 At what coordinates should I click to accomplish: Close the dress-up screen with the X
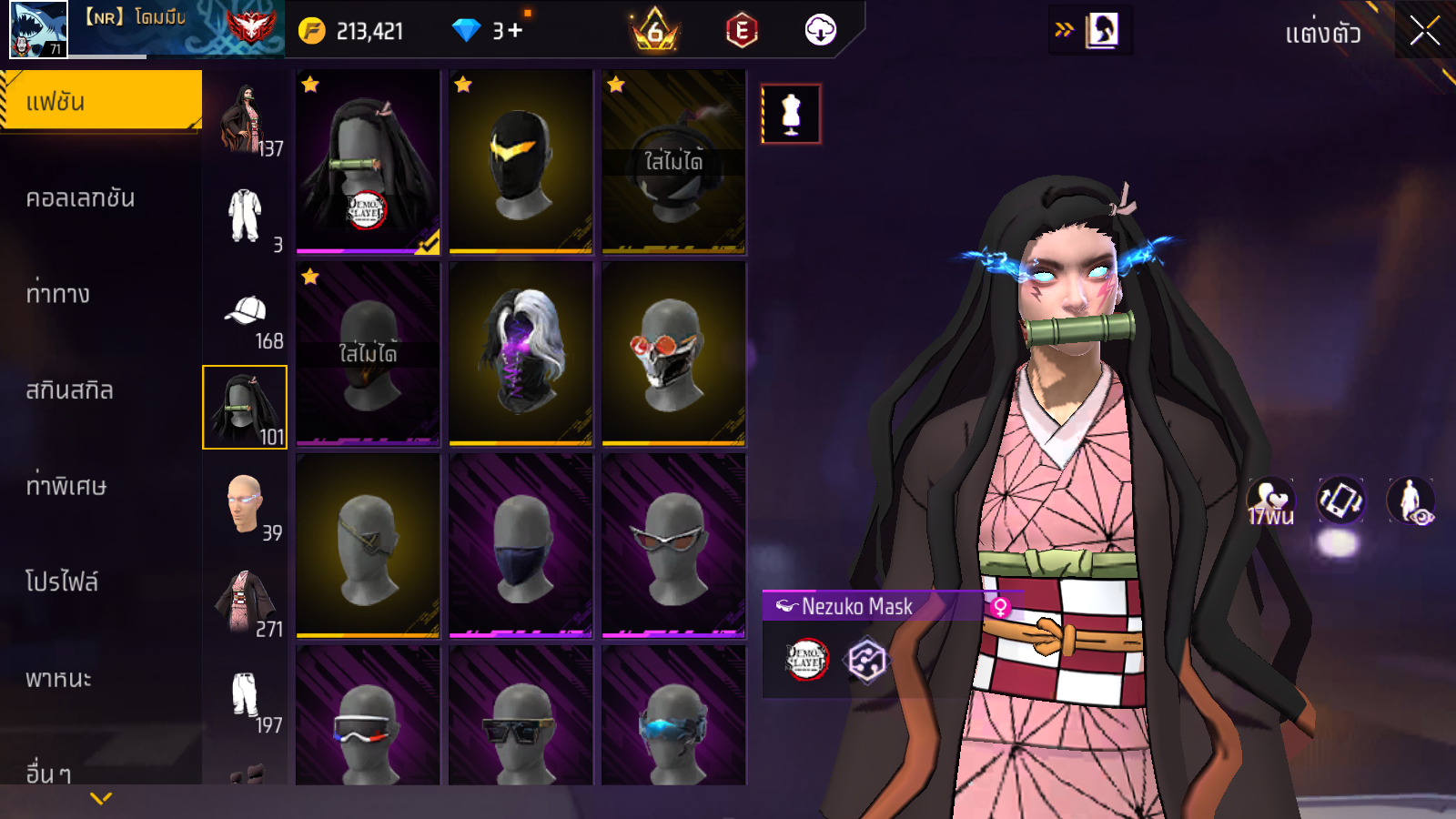pos(1424,32)
